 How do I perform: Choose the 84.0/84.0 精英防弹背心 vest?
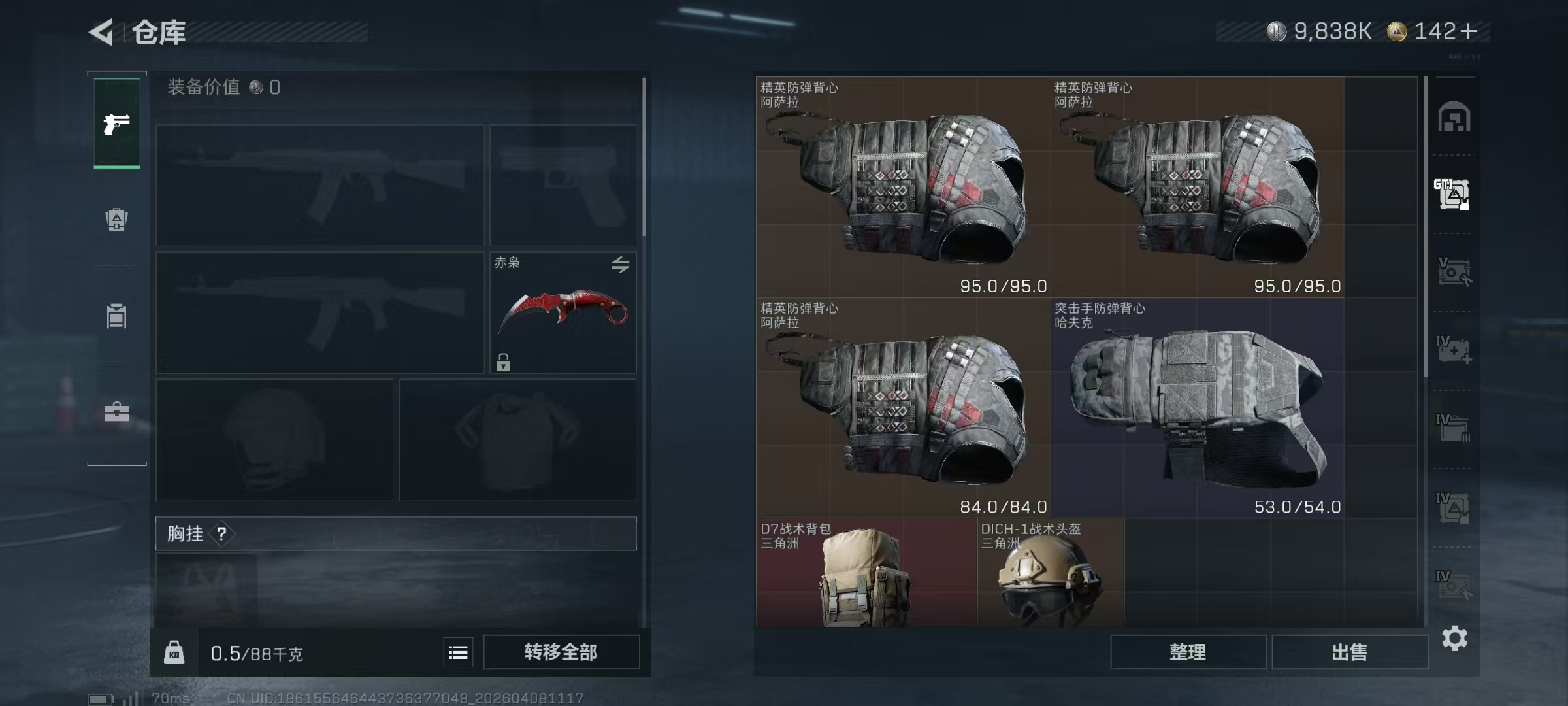pyautogui.click(x=903, y=409)
